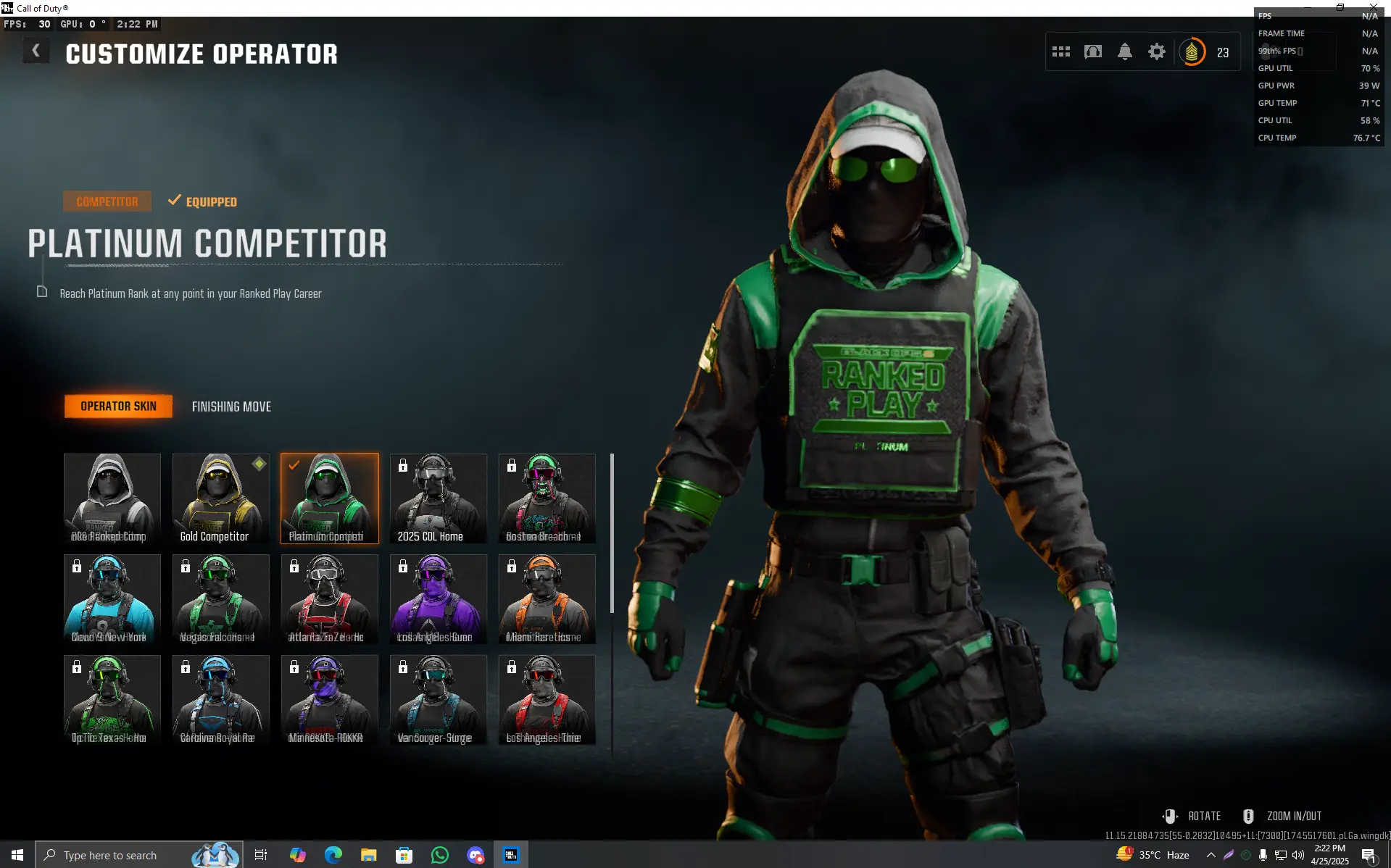Open social hub via headset chat icon
Viewport: 1391px width, 868px height.
(x=1093, y=51)
